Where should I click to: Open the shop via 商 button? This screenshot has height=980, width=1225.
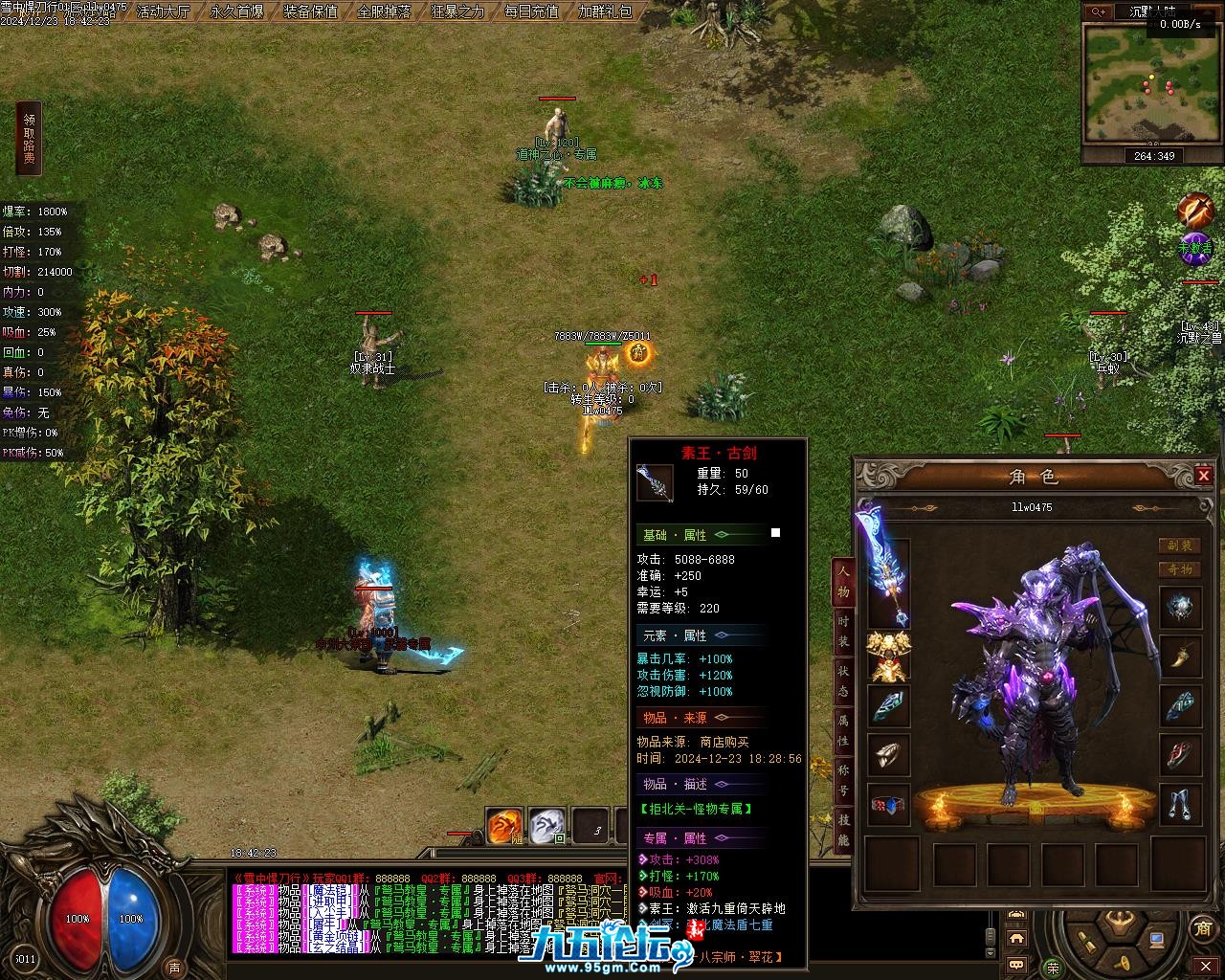(x=1202, y=927)
